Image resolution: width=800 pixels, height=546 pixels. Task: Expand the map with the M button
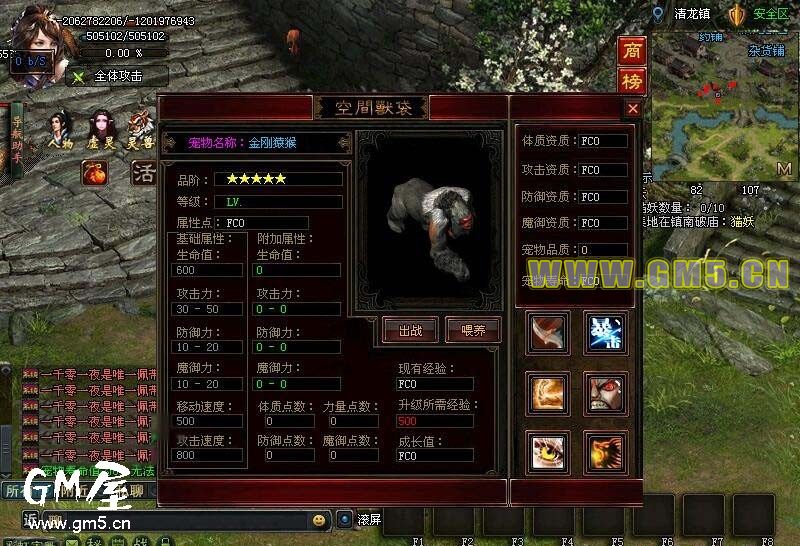[x=783, y=169]
